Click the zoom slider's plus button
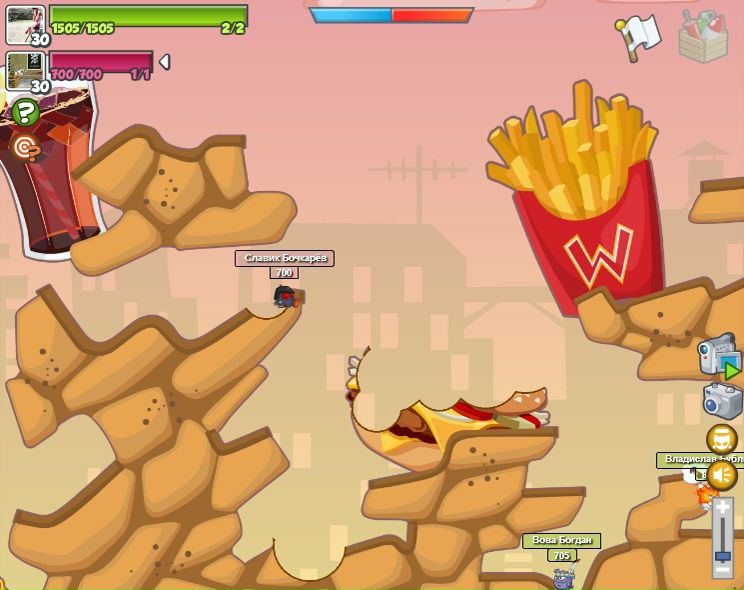Screen dimensions: 744x590 [x=722, y=508]
